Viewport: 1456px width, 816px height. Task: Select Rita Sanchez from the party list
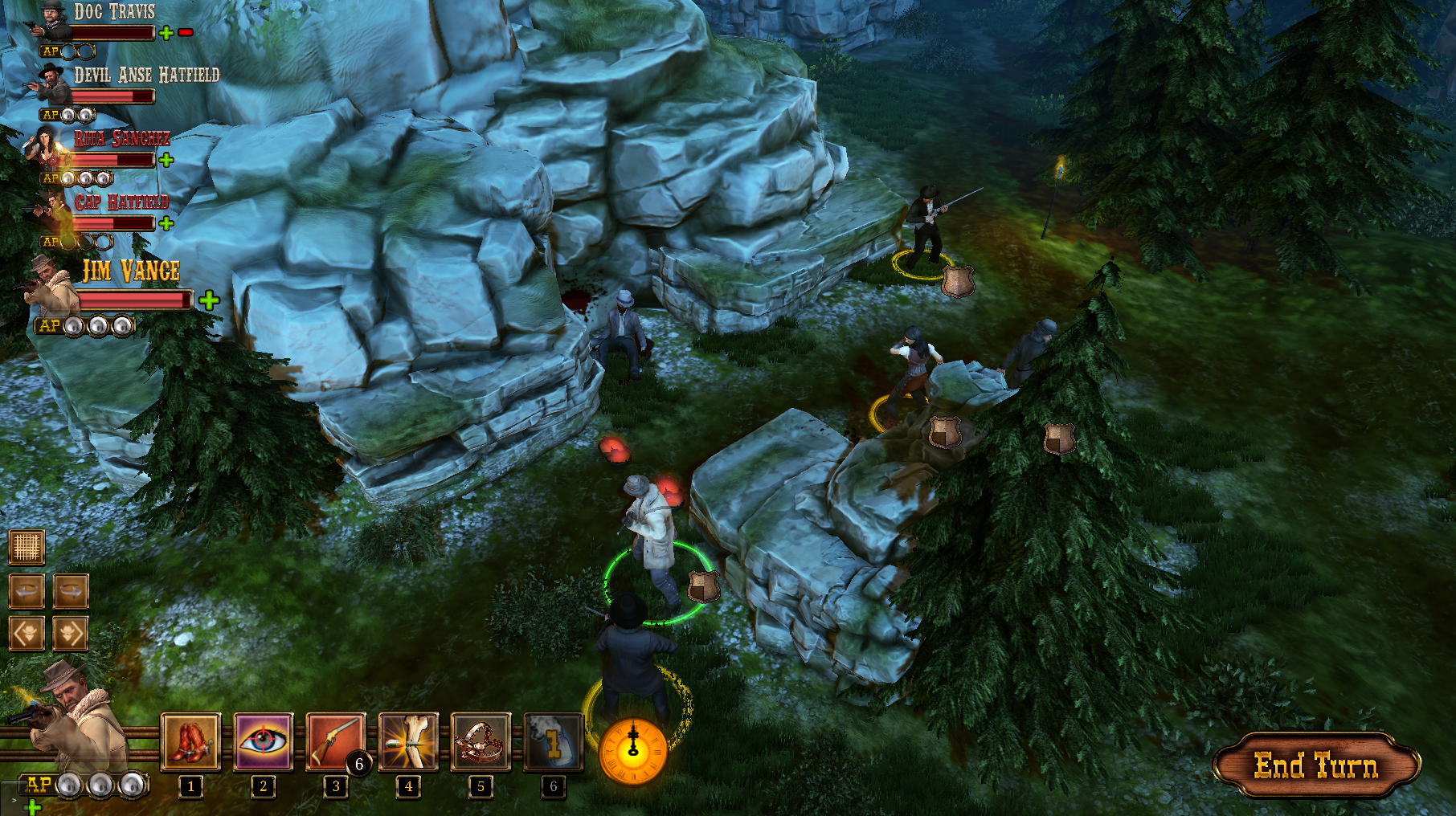coord(48,147)
